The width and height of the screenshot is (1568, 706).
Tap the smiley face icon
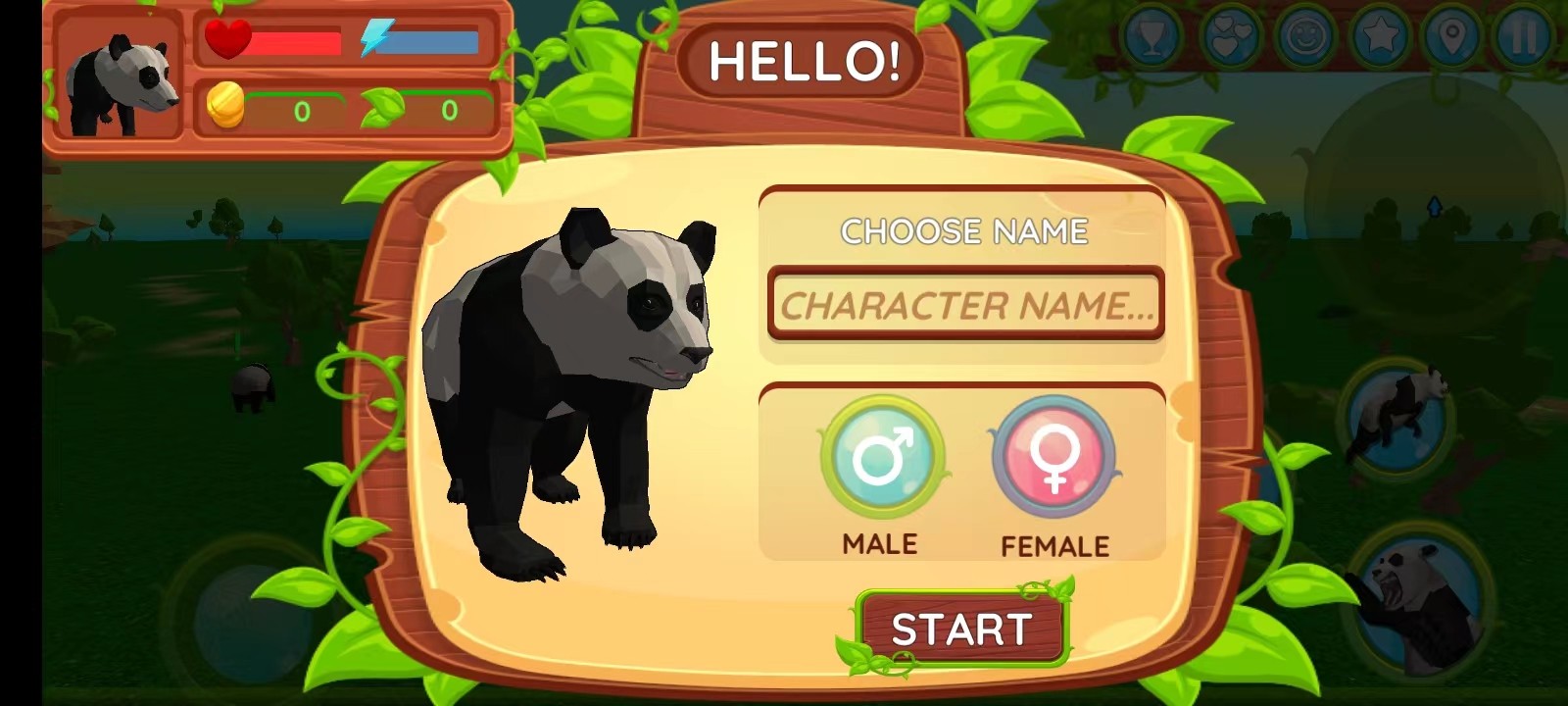(x=1305, y=37)
